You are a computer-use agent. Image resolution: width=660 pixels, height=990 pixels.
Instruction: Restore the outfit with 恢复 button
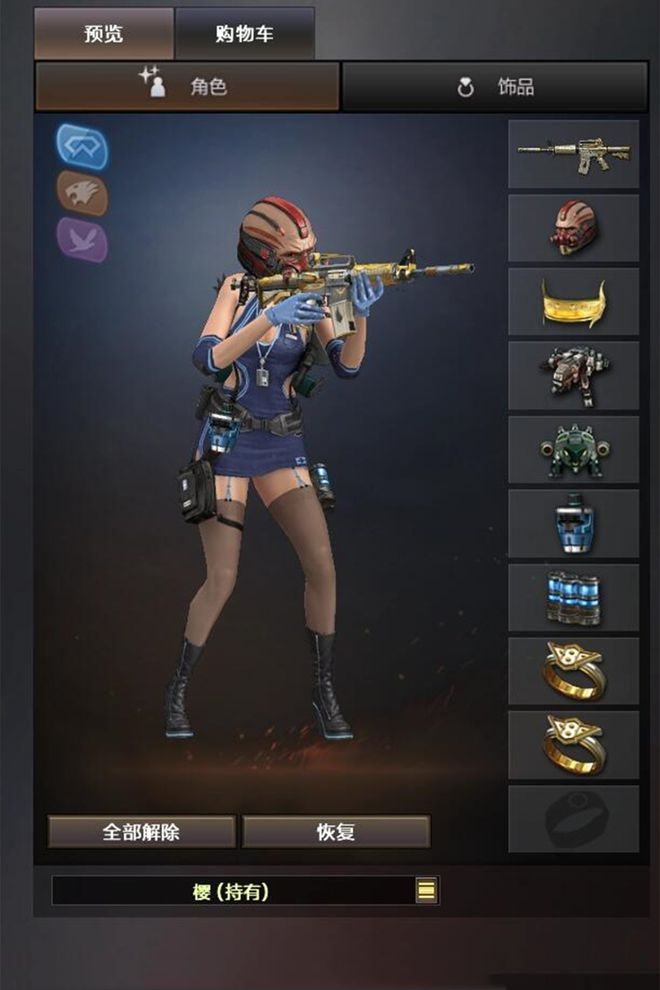point(336,831)
